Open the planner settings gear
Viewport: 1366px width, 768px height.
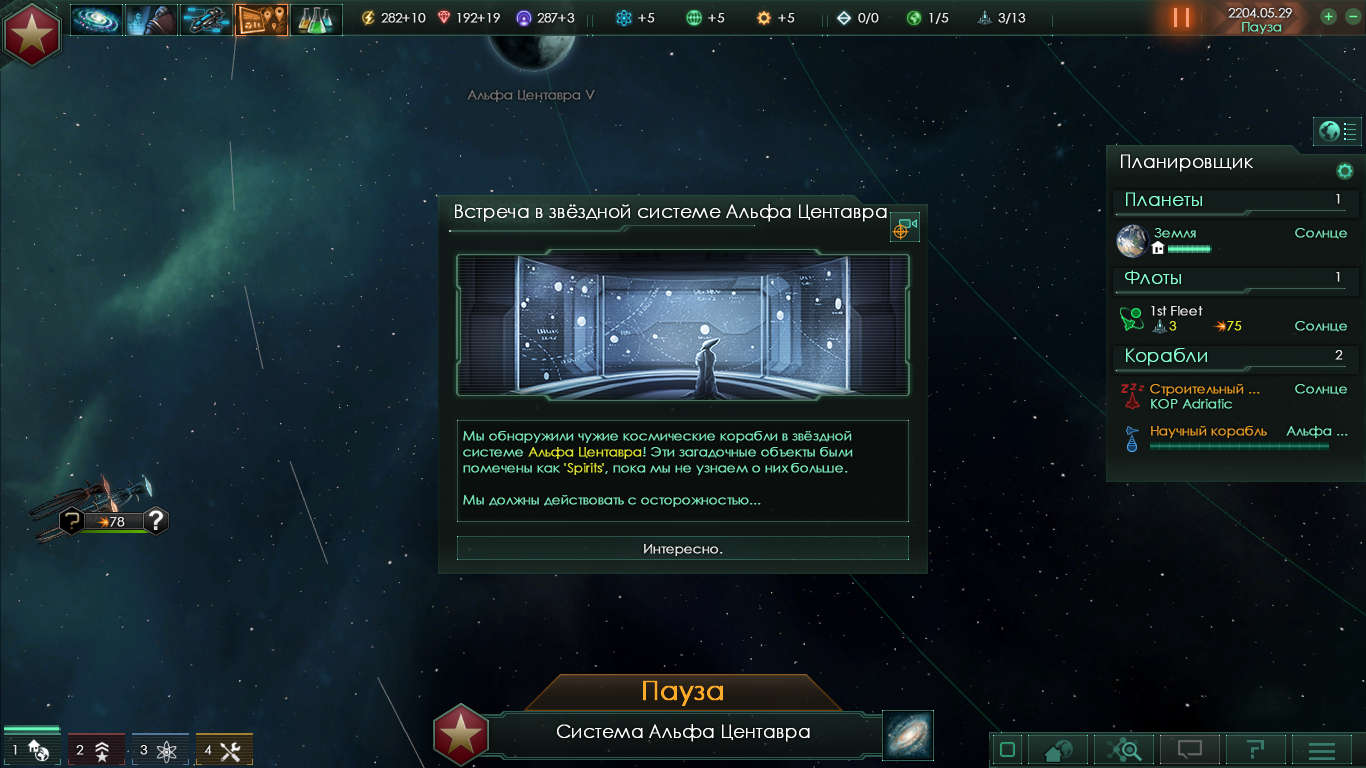1345,171
